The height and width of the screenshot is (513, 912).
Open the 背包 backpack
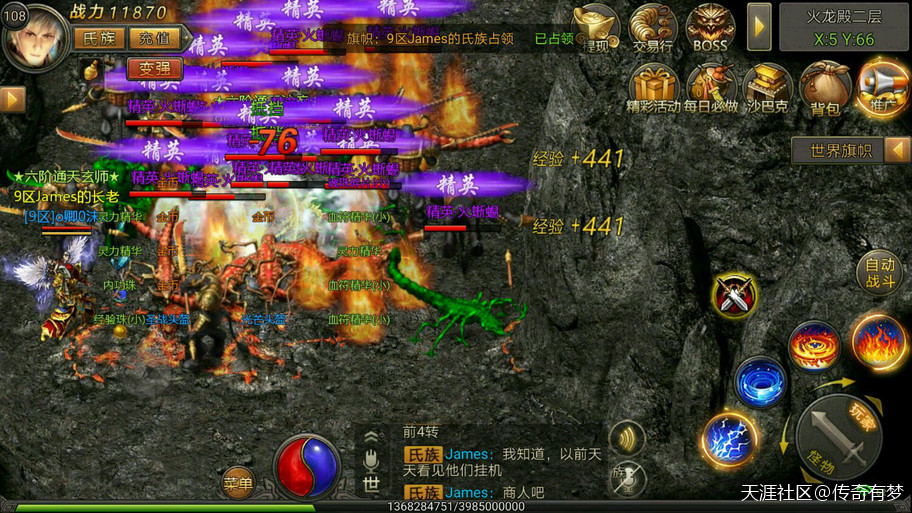(825, 88)
